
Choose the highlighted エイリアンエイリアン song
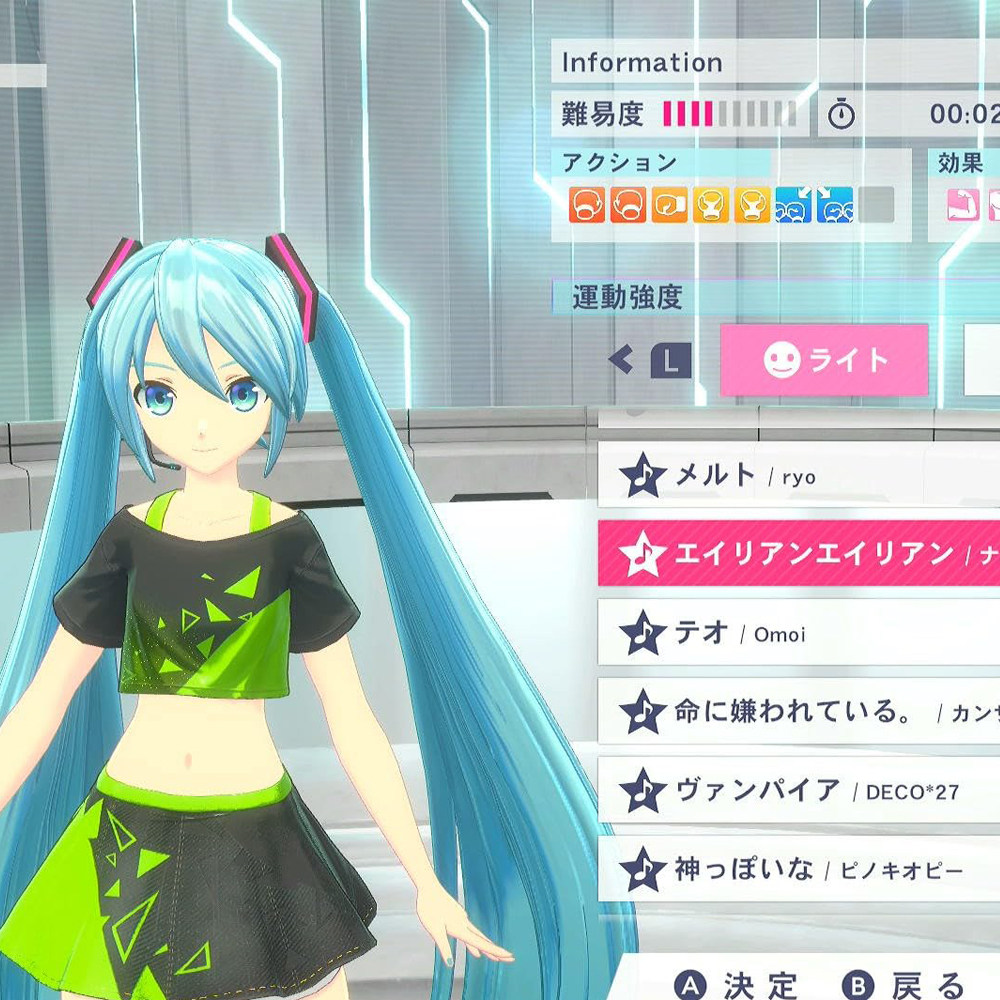[x=798, y=553]
